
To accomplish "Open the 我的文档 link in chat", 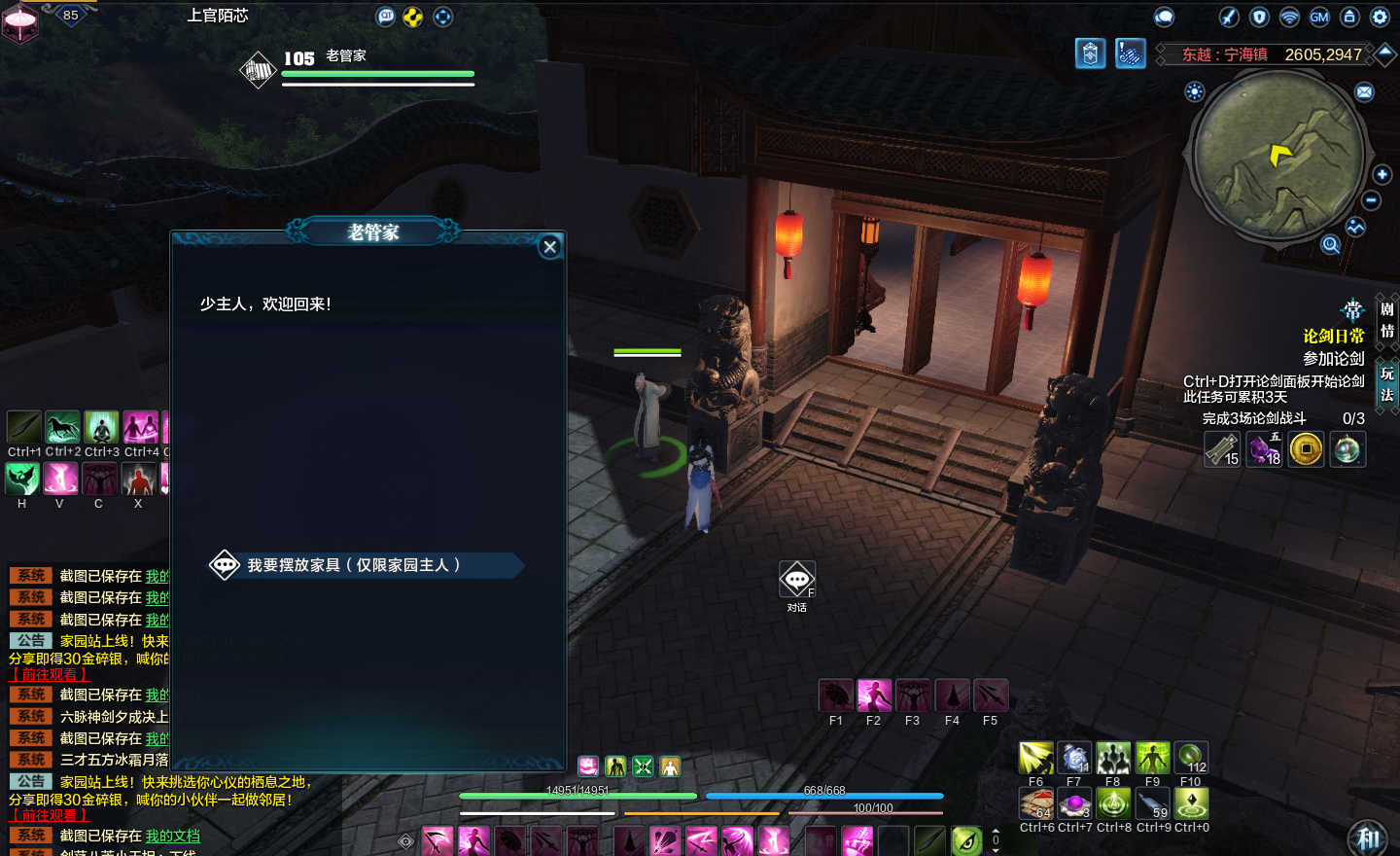I will click(x=172, y=836).
